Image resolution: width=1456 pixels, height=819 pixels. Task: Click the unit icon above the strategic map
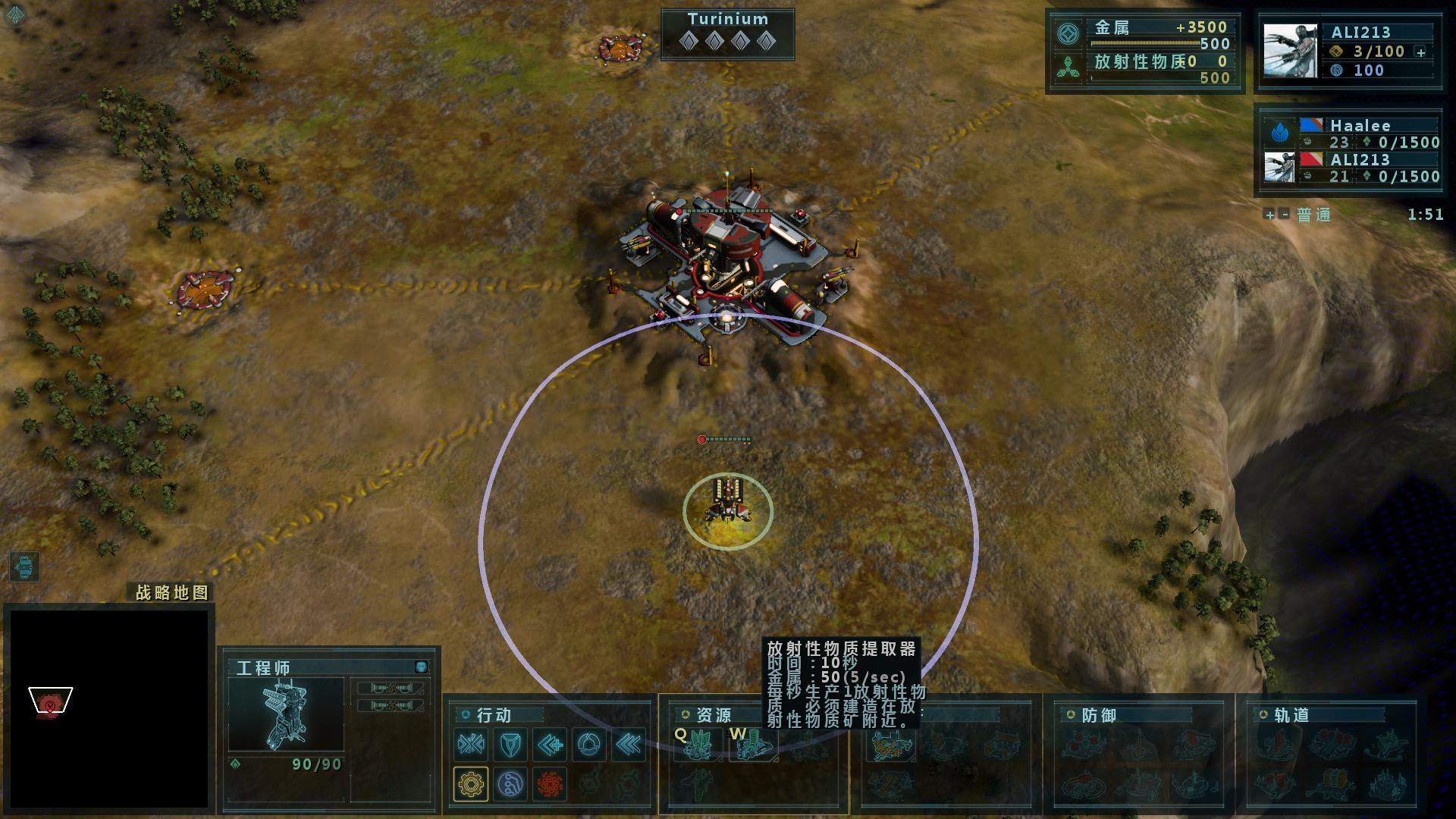coord(24,566)
